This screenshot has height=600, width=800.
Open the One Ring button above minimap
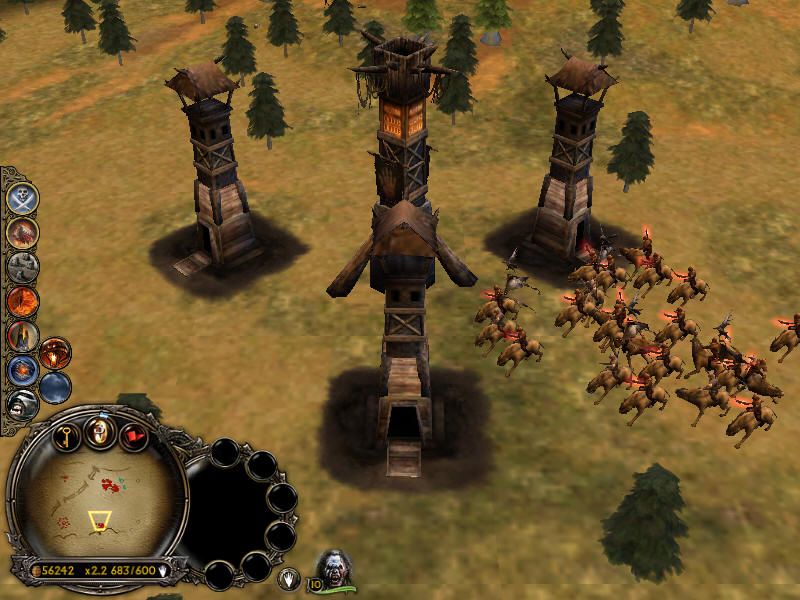tap(100, 431)
